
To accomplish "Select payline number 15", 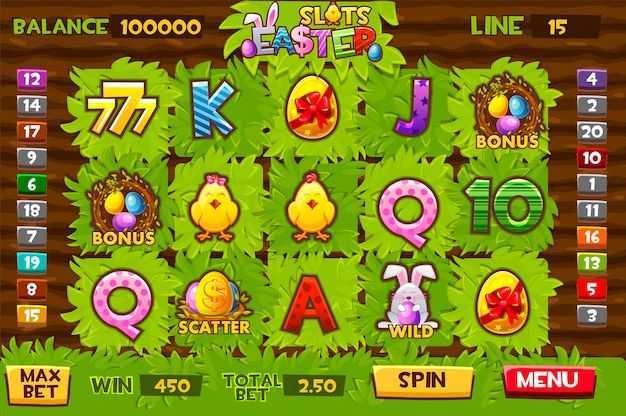I will pyautogui.click(x=32, y=315).
